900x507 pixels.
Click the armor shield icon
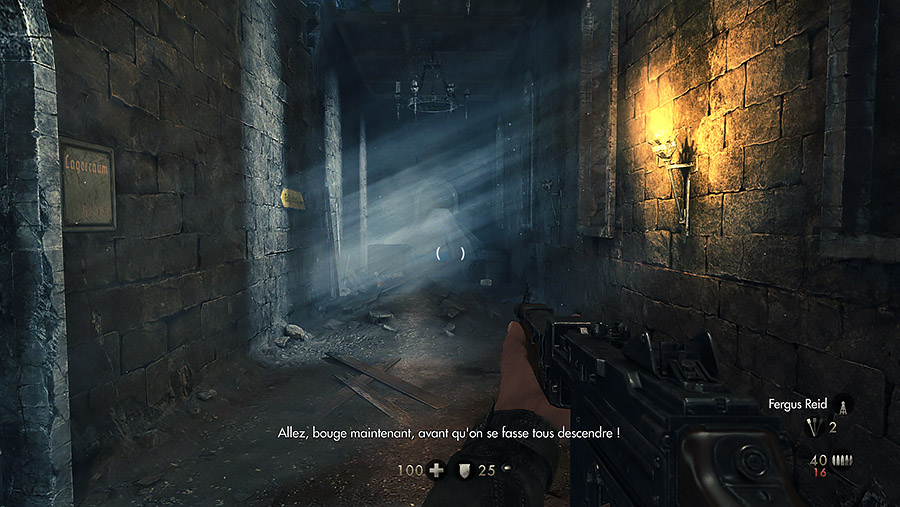[x=464, y=469]
